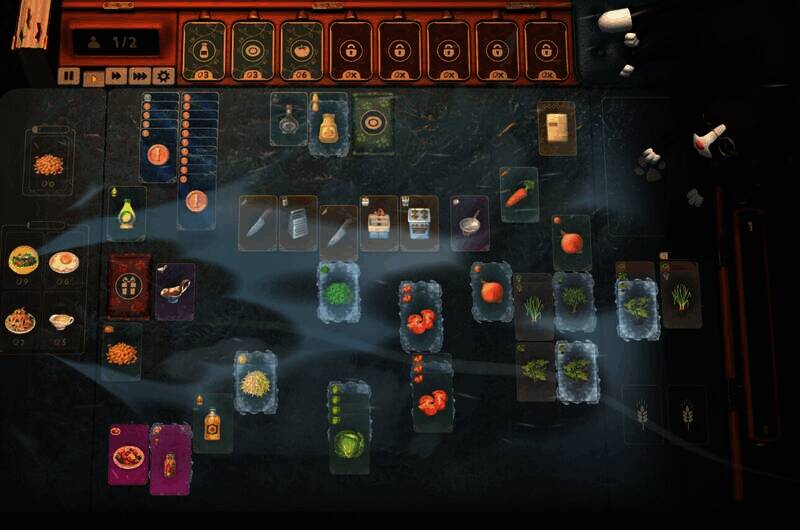This screenshot has height=530, width=800.
Task: Select the burger recipe order
Action: tap(23, 261)
